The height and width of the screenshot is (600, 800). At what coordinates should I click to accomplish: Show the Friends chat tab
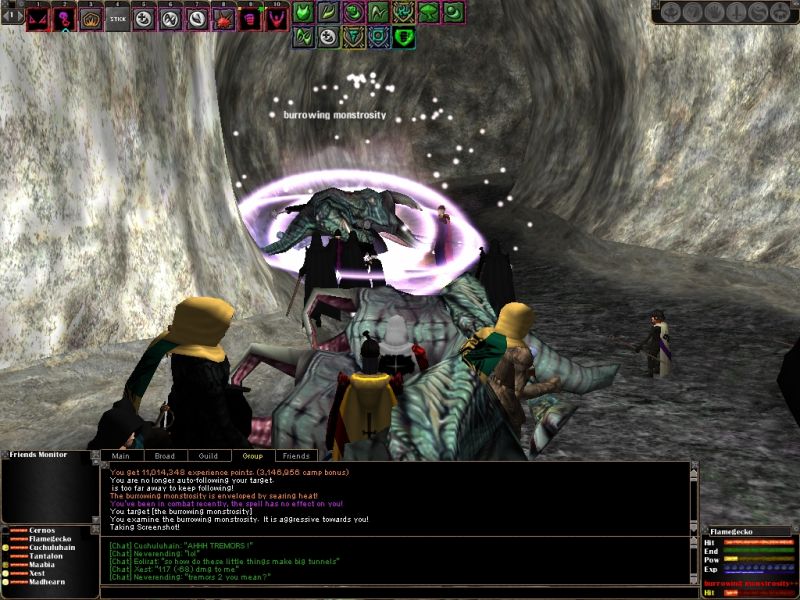pyautogui.click(x=295, y=456)
